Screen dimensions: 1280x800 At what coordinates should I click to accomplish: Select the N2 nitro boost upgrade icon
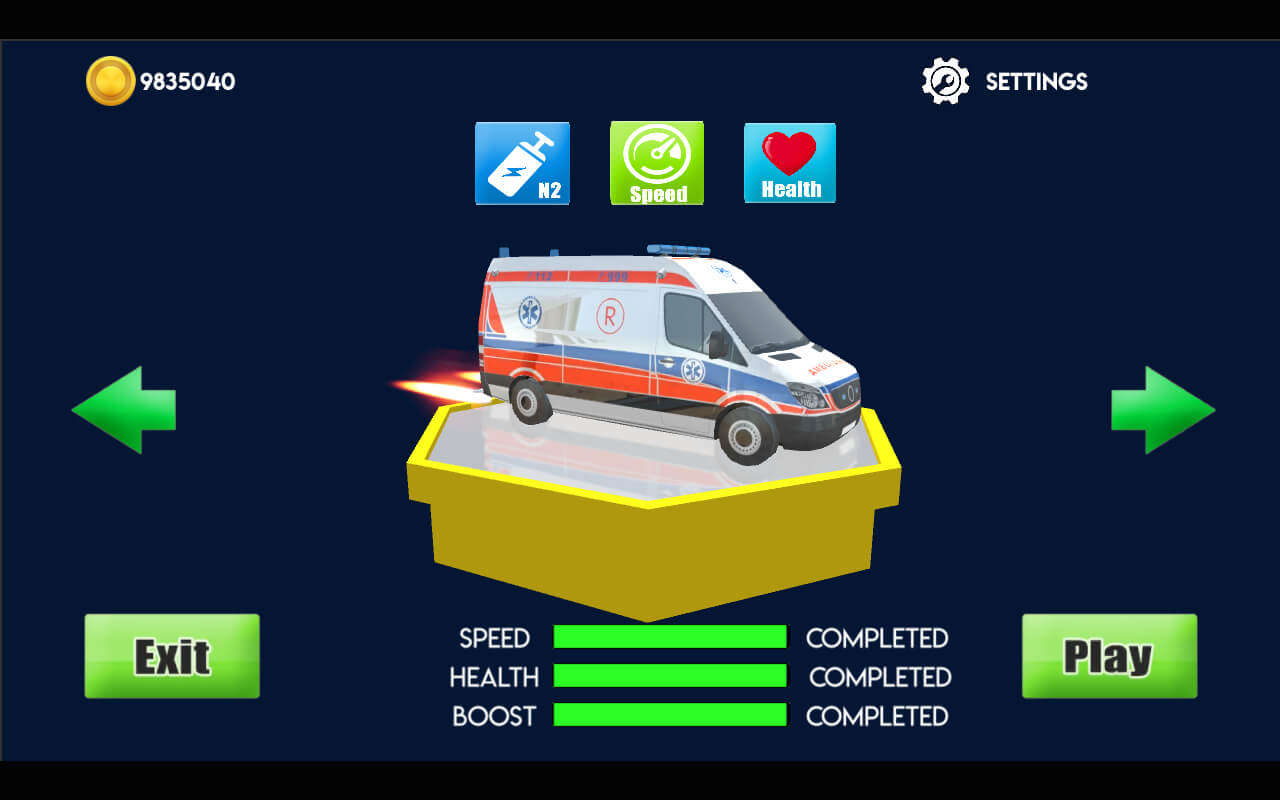pos(522,163)
